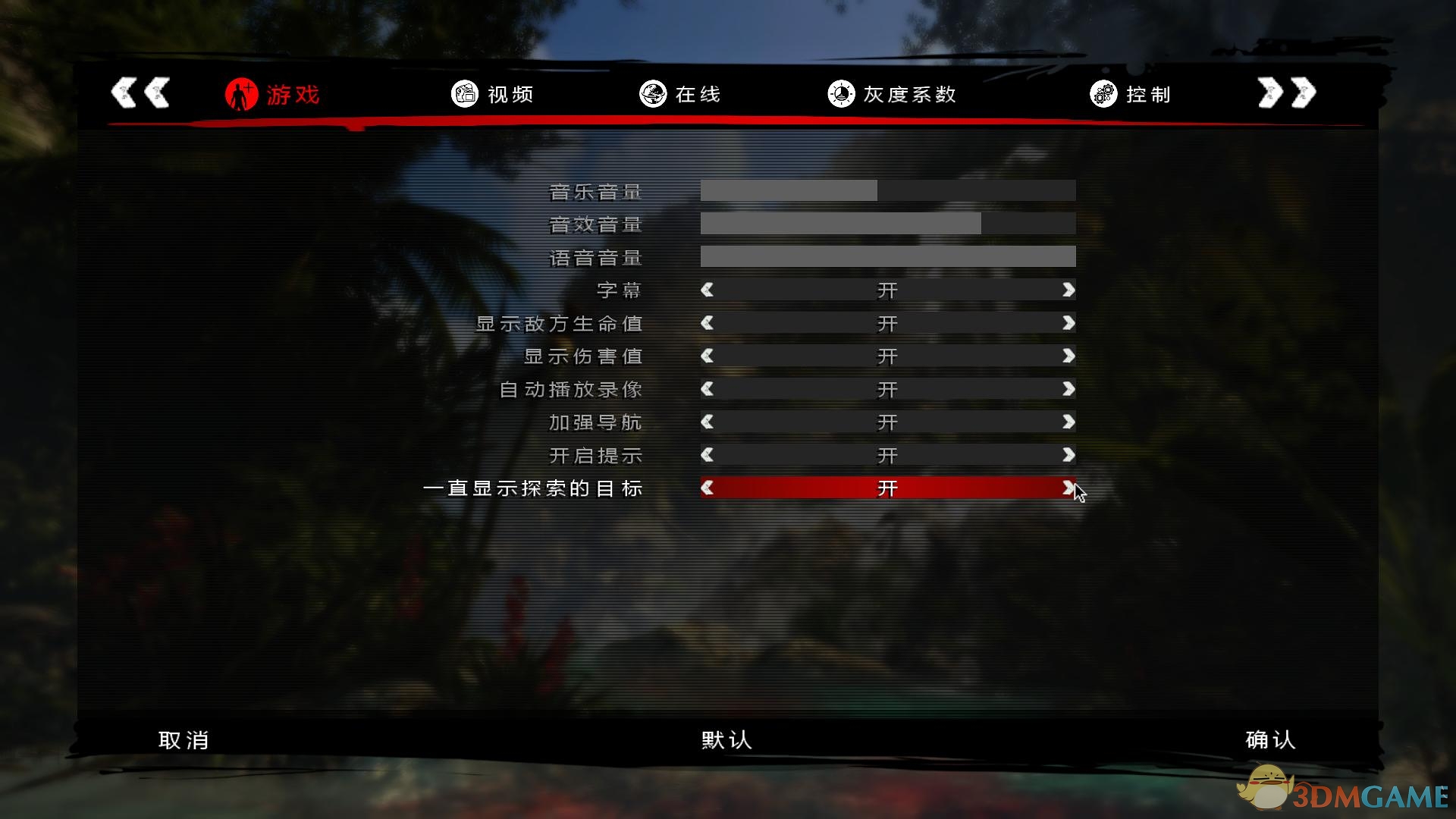Click the left double-chevron navigation arrows
Screen dimensions: 1456x819
pos(140,93)
